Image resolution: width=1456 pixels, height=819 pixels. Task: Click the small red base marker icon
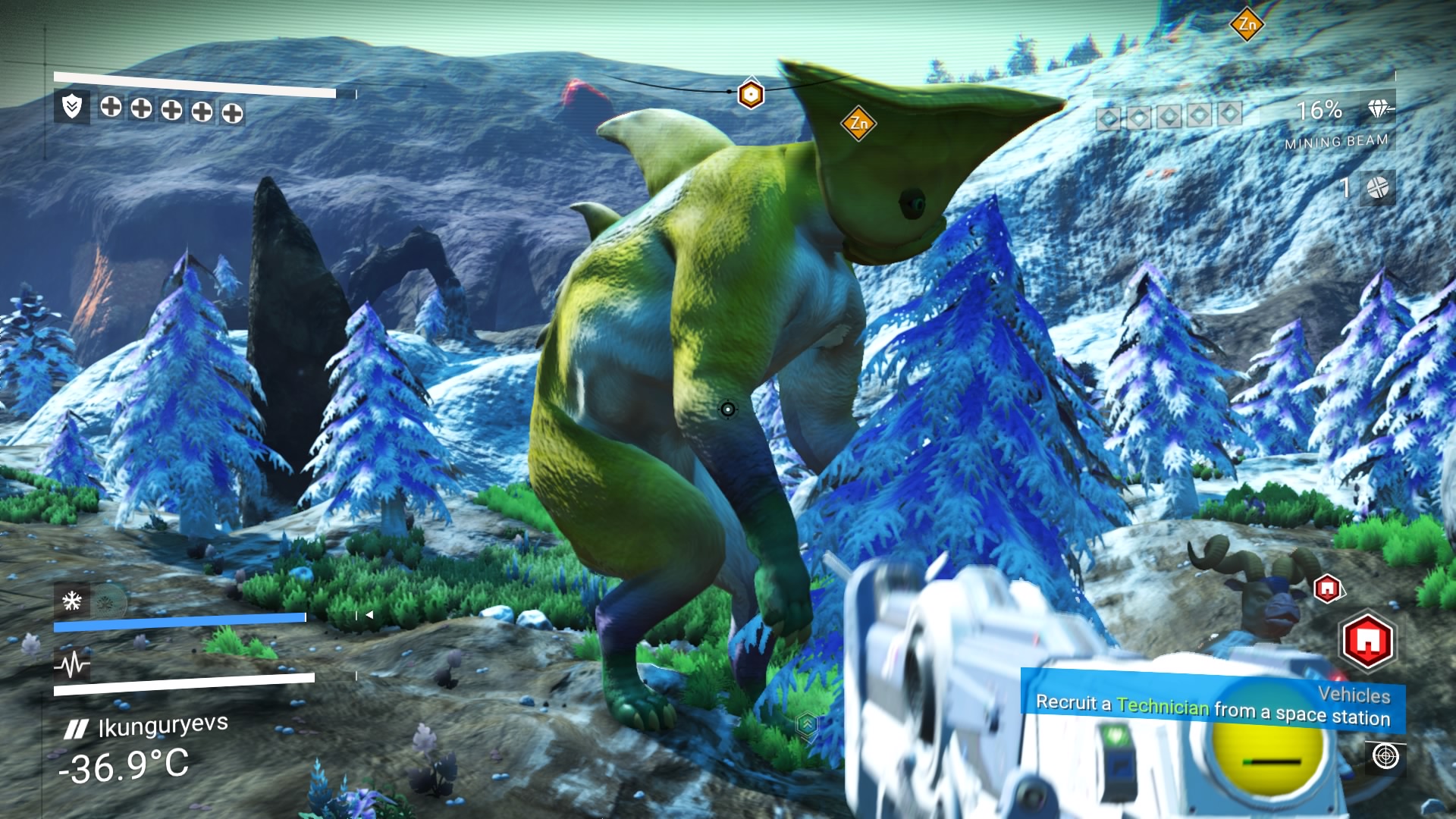(x=1327, y=588)
